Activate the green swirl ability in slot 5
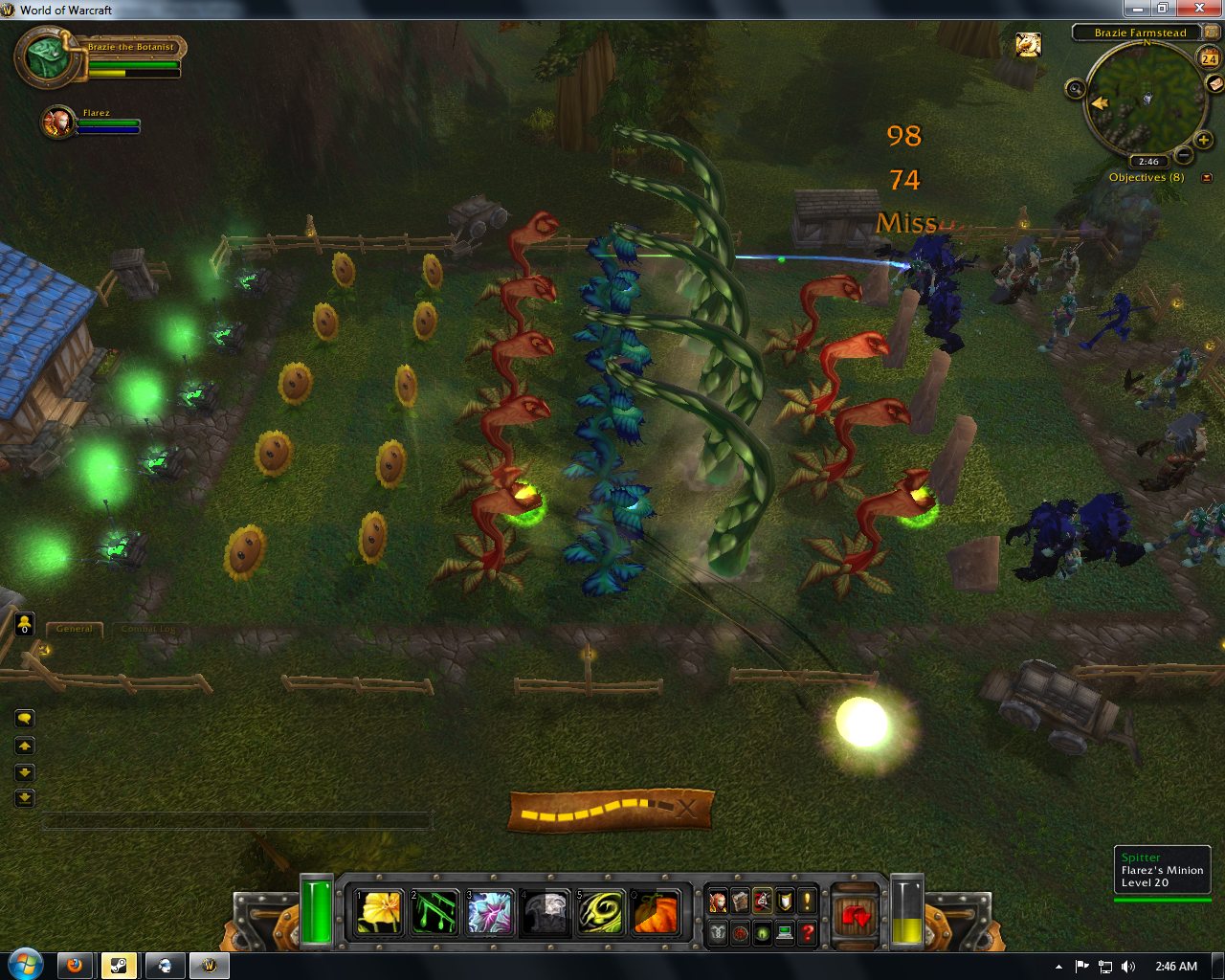 coord(601,912)
